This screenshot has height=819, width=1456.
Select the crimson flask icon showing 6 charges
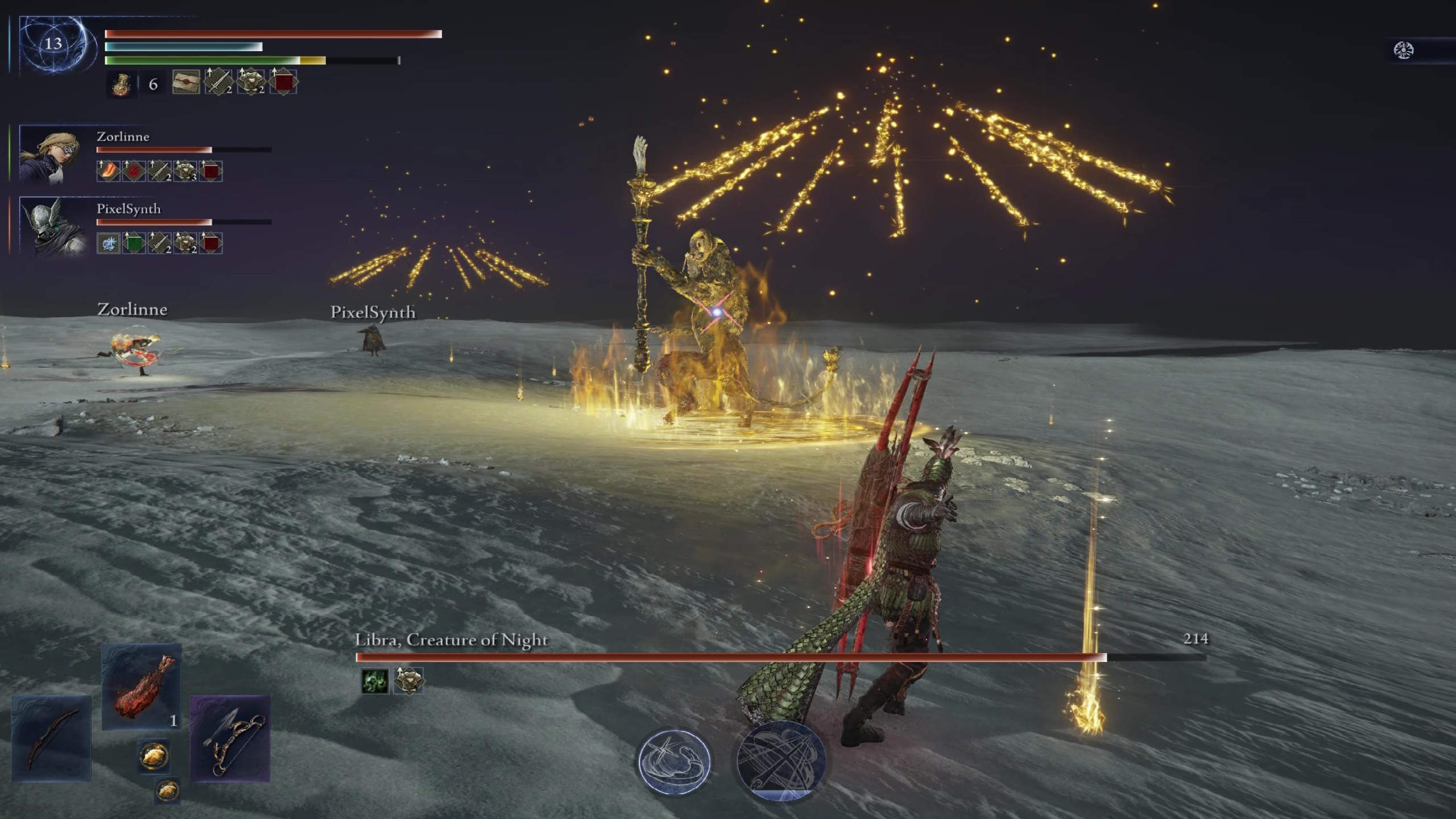coord(122,84)
